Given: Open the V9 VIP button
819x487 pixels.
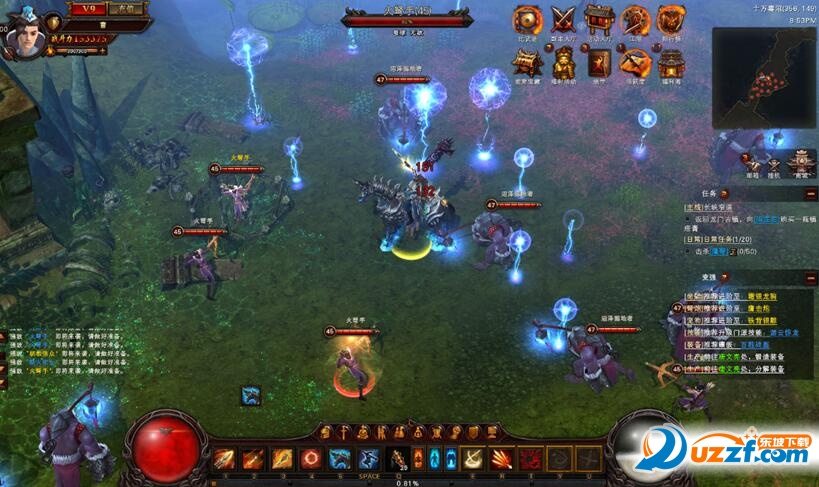Looking at the screenshot, I should pos(87,9).
